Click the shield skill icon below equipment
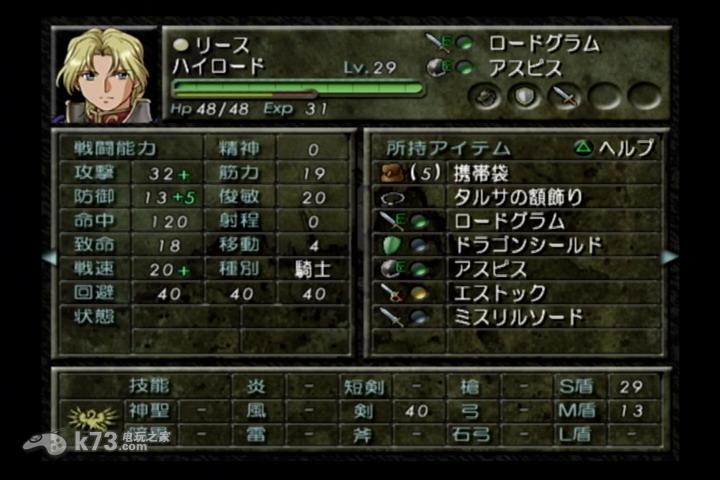 click(526, 97)
